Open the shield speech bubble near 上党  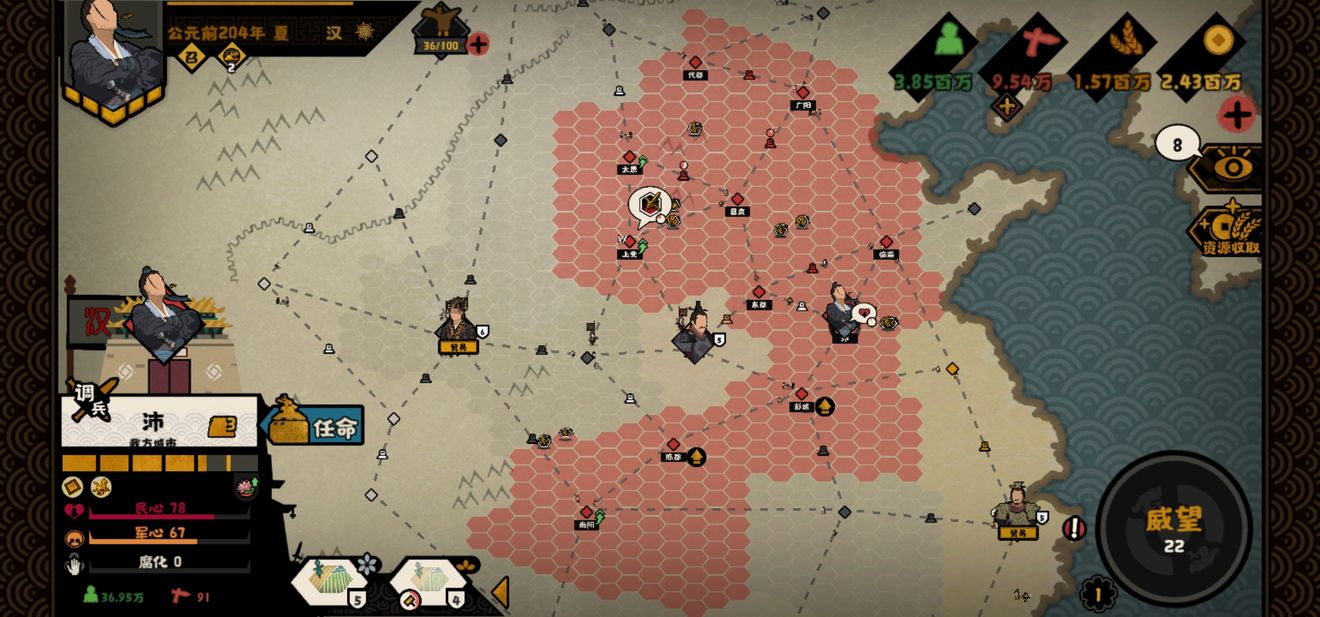point(649,205)
